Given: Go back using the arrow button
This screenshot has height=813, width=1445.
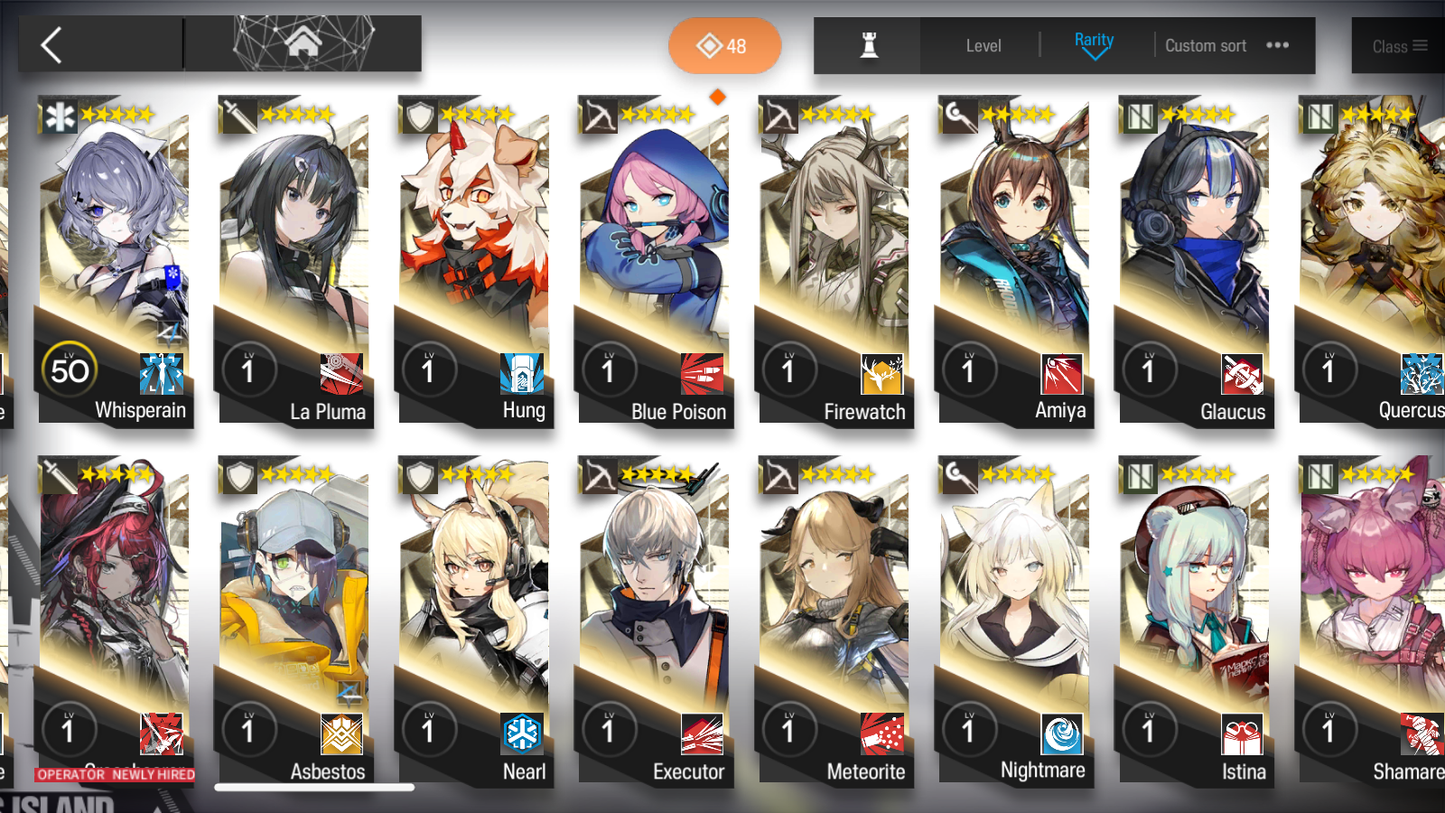Looking at the screenshot, I should 52,45.
